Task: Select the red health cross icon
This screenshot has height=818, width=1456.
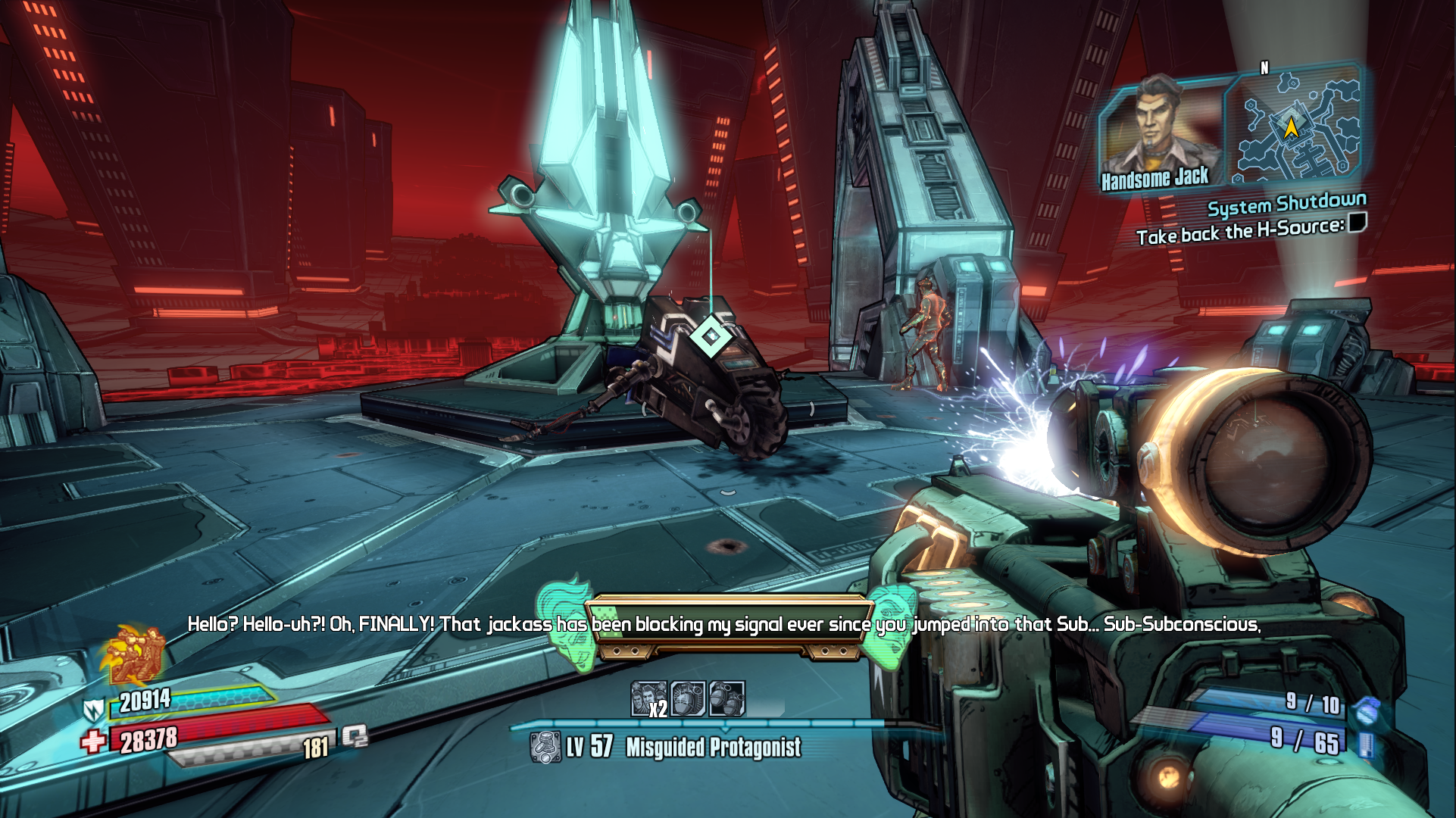Action: pyautogui.click(x=94, y=740)
